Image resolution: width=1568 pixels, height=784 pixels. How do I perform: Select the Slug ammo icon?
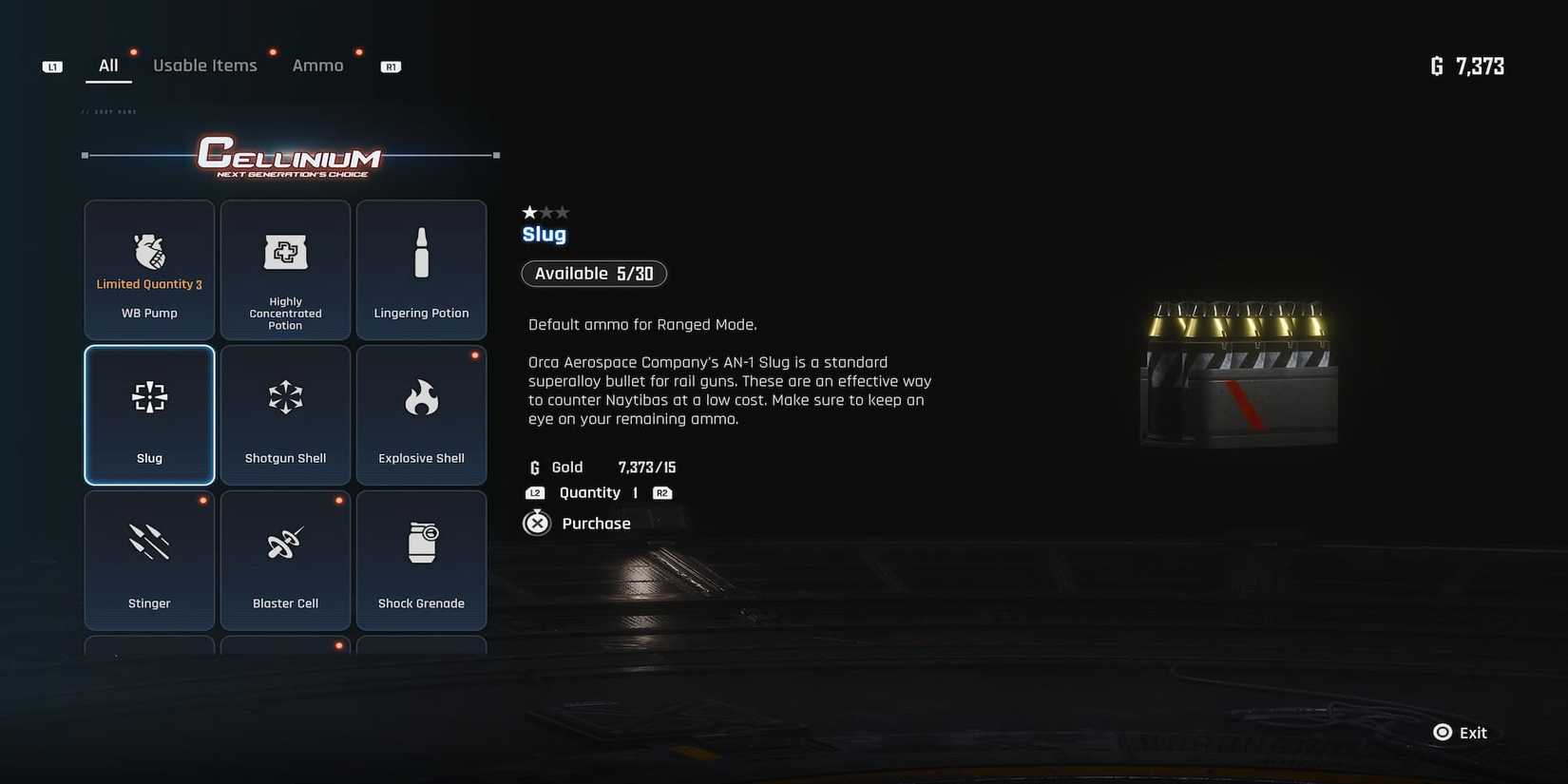148,397
